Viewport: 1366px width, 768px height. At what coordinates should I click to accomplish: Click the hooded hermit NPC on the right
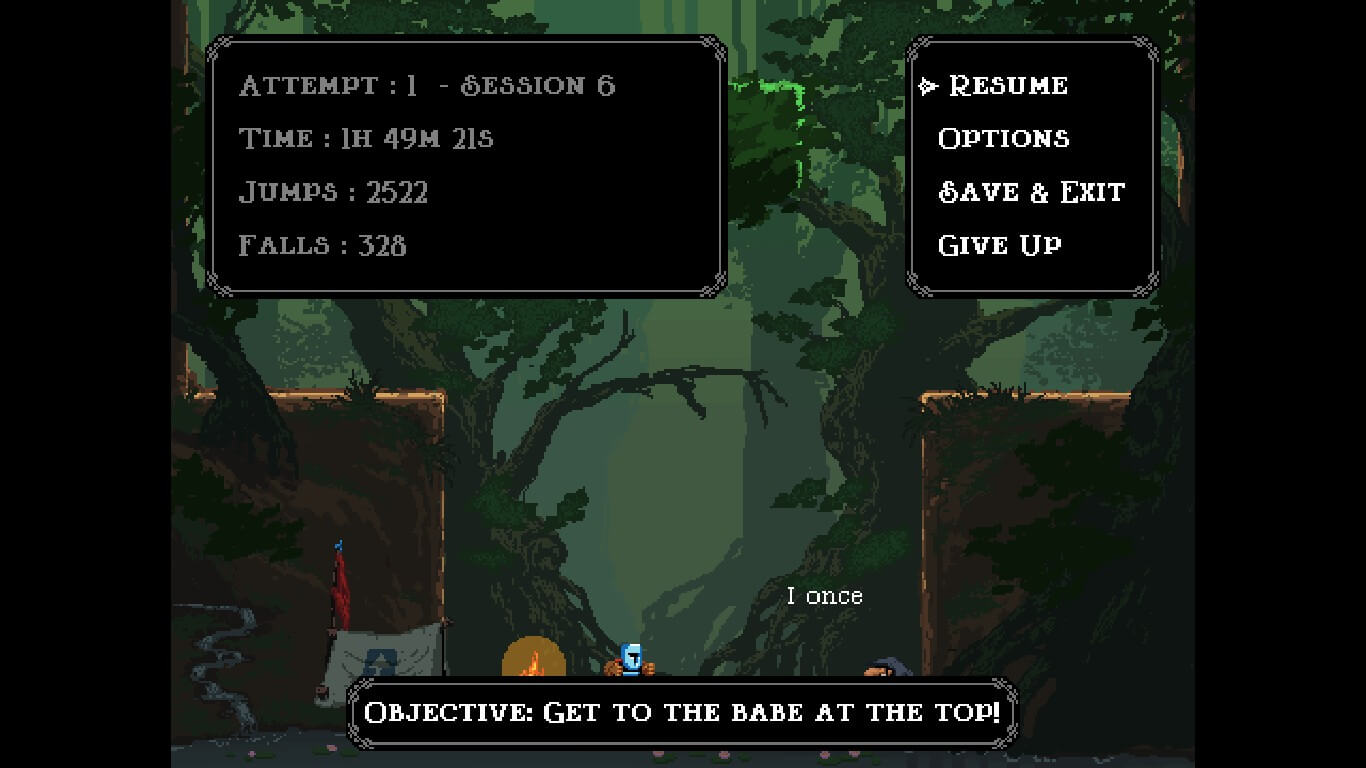click(x=884, y=668)
